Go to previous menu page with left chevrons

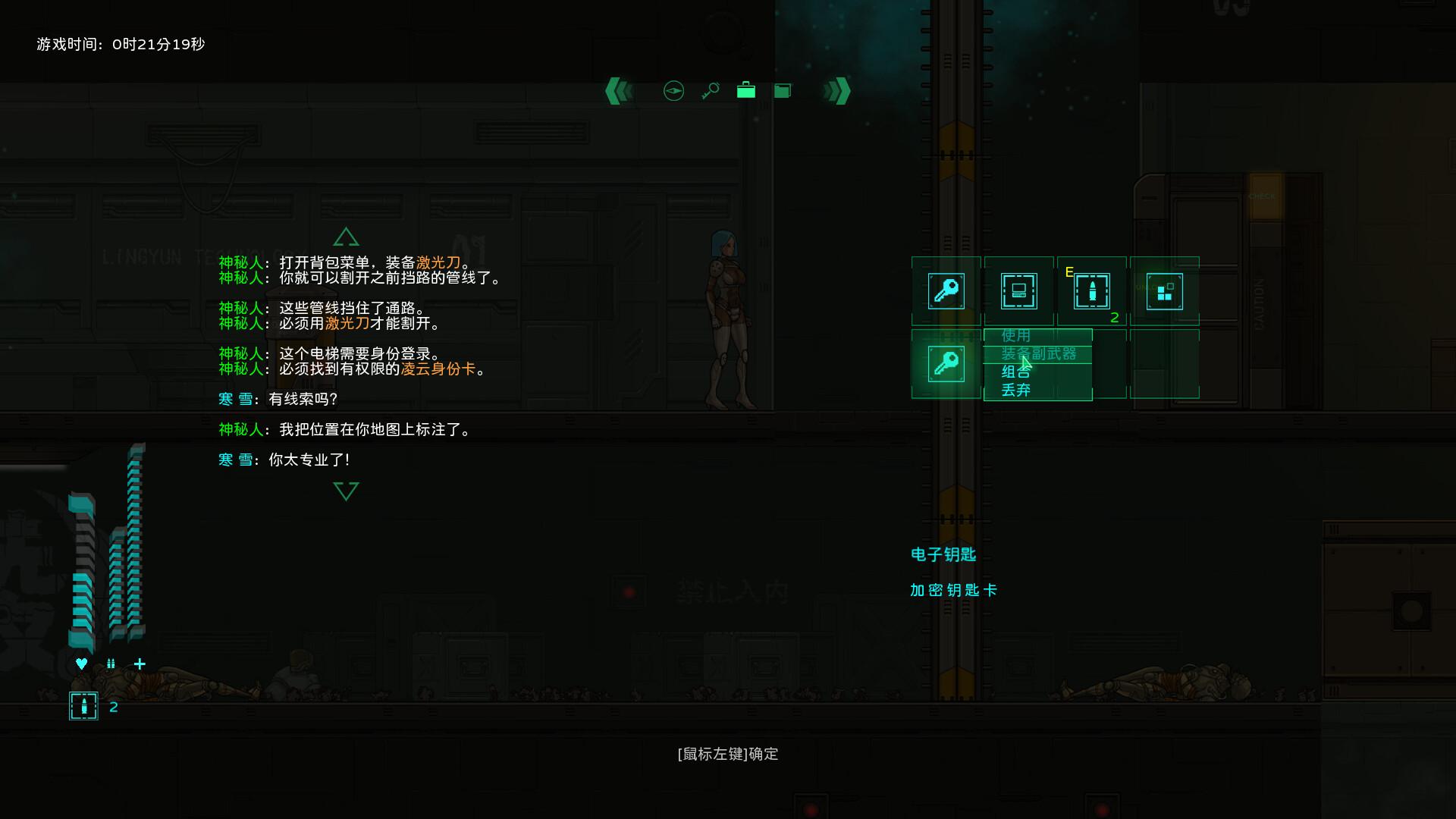pyautogui.click(x=619, y=91)
